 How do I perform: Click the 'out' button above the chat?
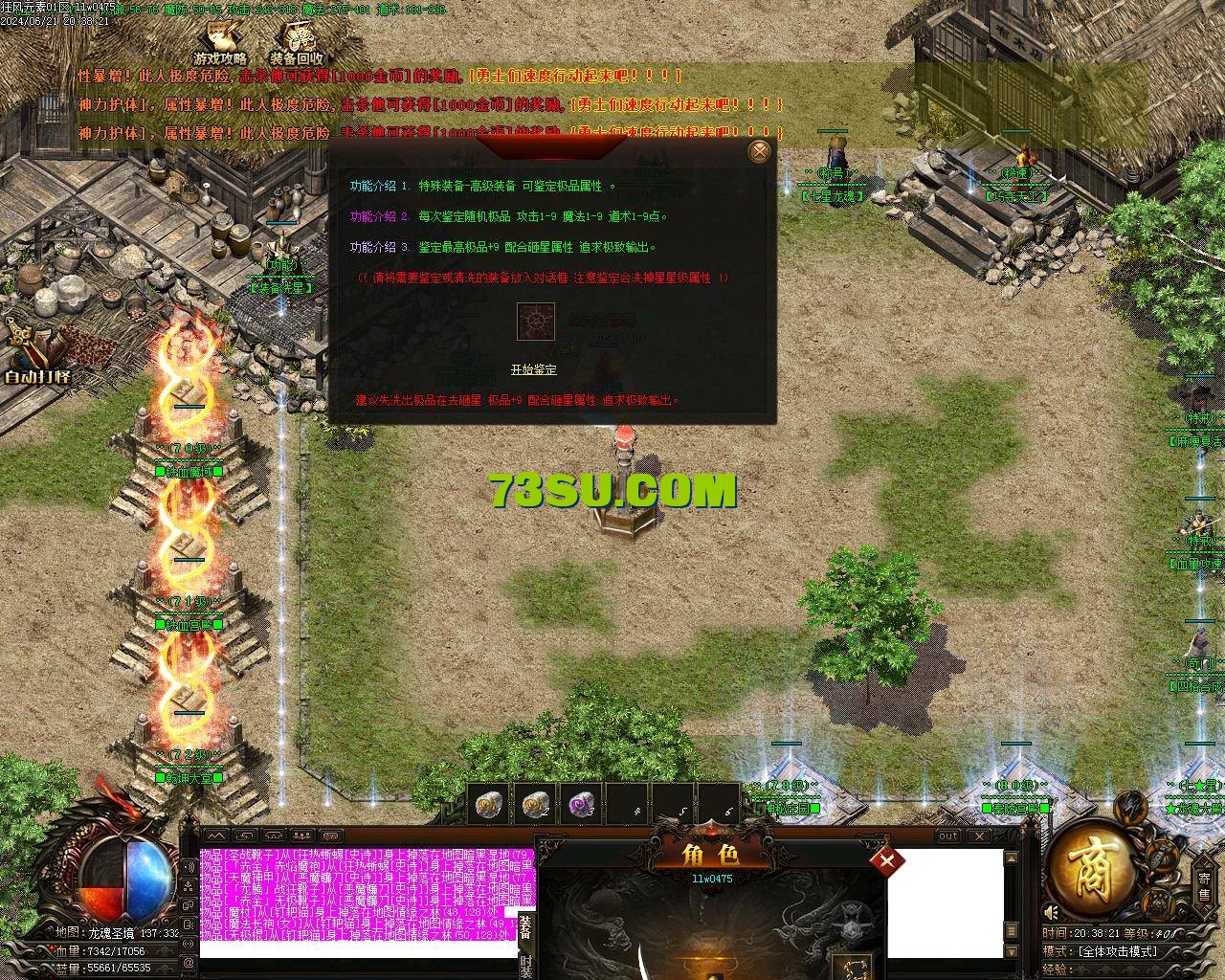click(x=947, y=835)
